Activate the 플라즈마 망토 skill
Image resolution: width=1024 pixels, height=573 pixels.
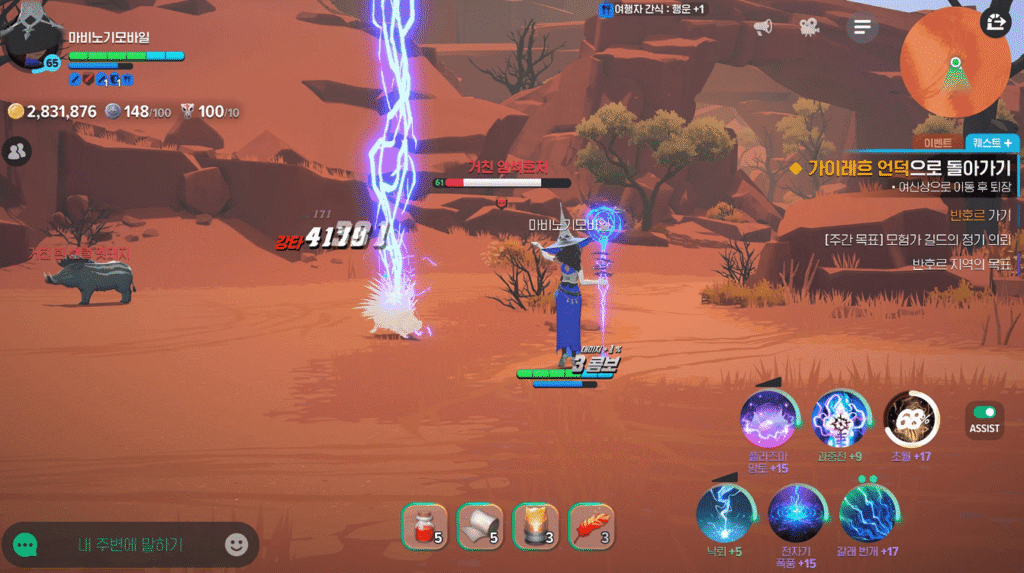pos(768,419)
